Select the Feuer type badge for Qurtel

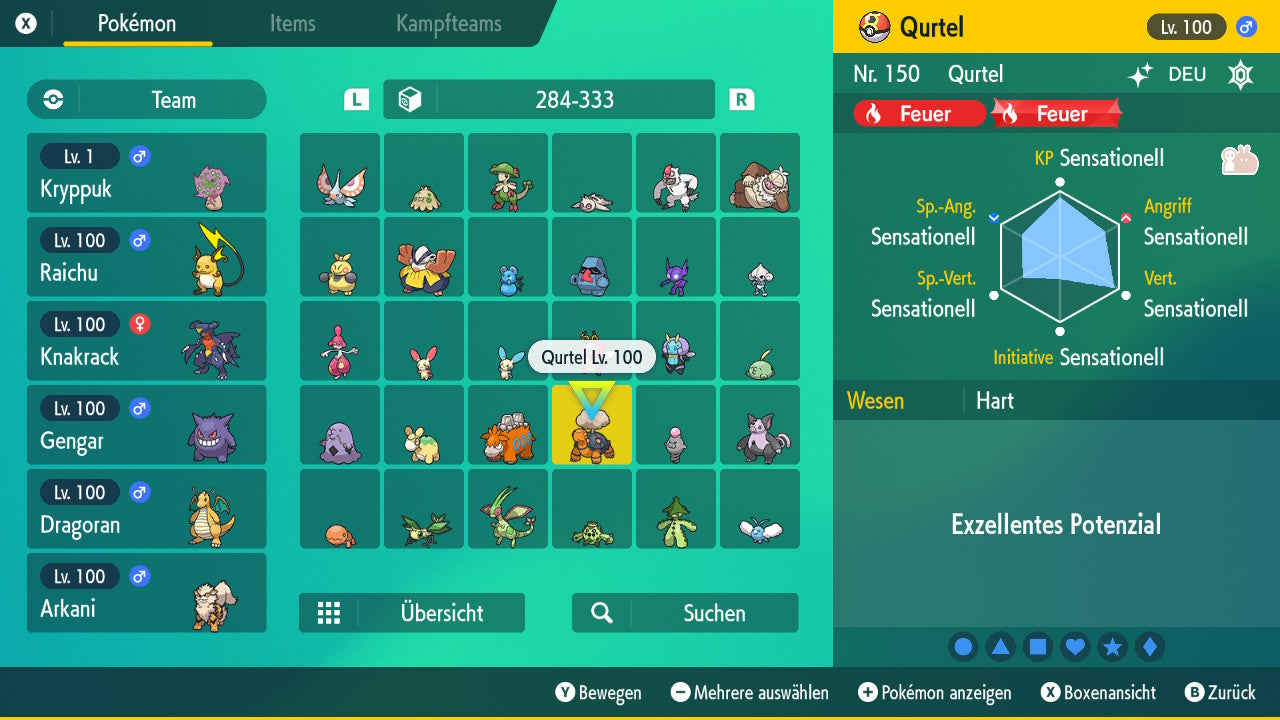click(x=917, y=113)
